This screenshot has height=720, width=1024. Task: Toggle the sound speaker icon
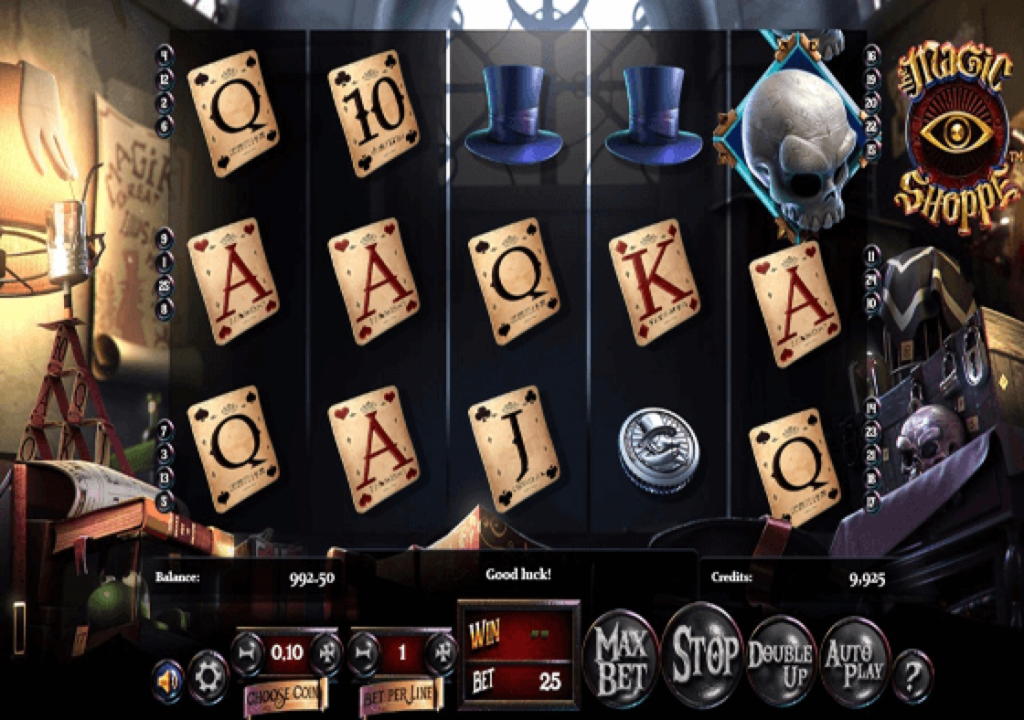coord(168,679)
